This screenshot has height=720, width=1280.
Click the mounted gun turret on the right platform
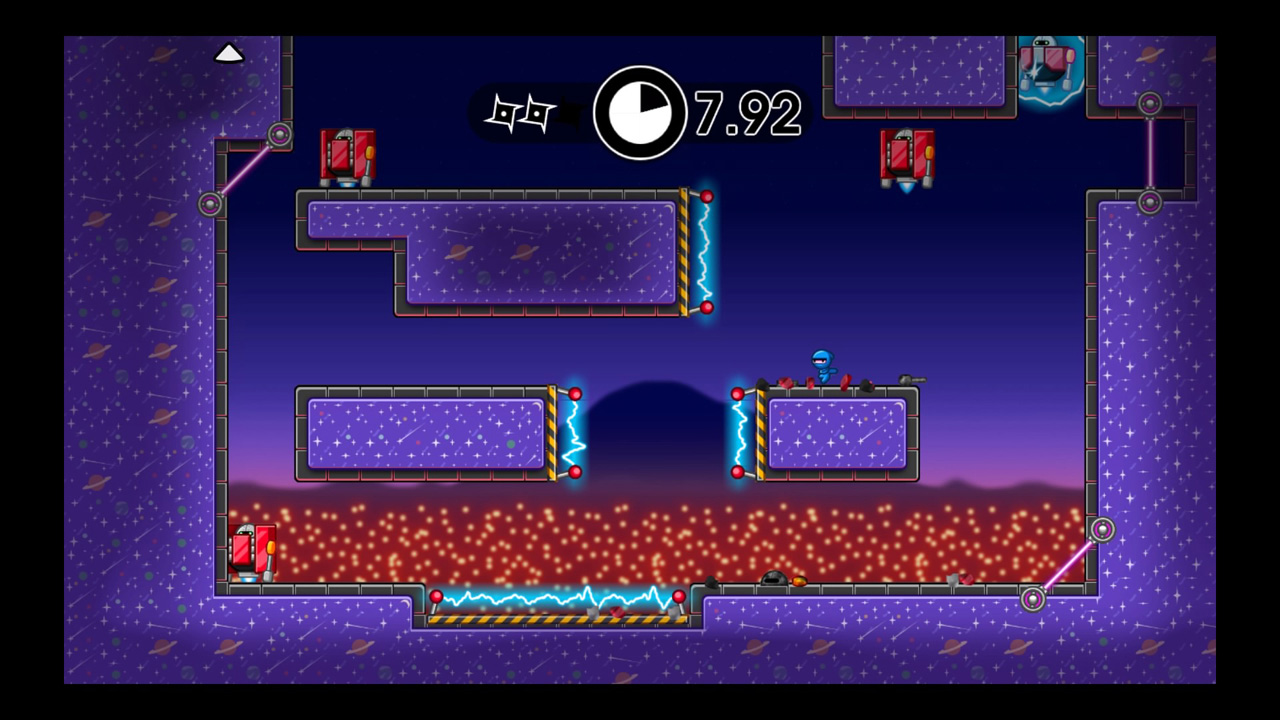coord(910,379)
